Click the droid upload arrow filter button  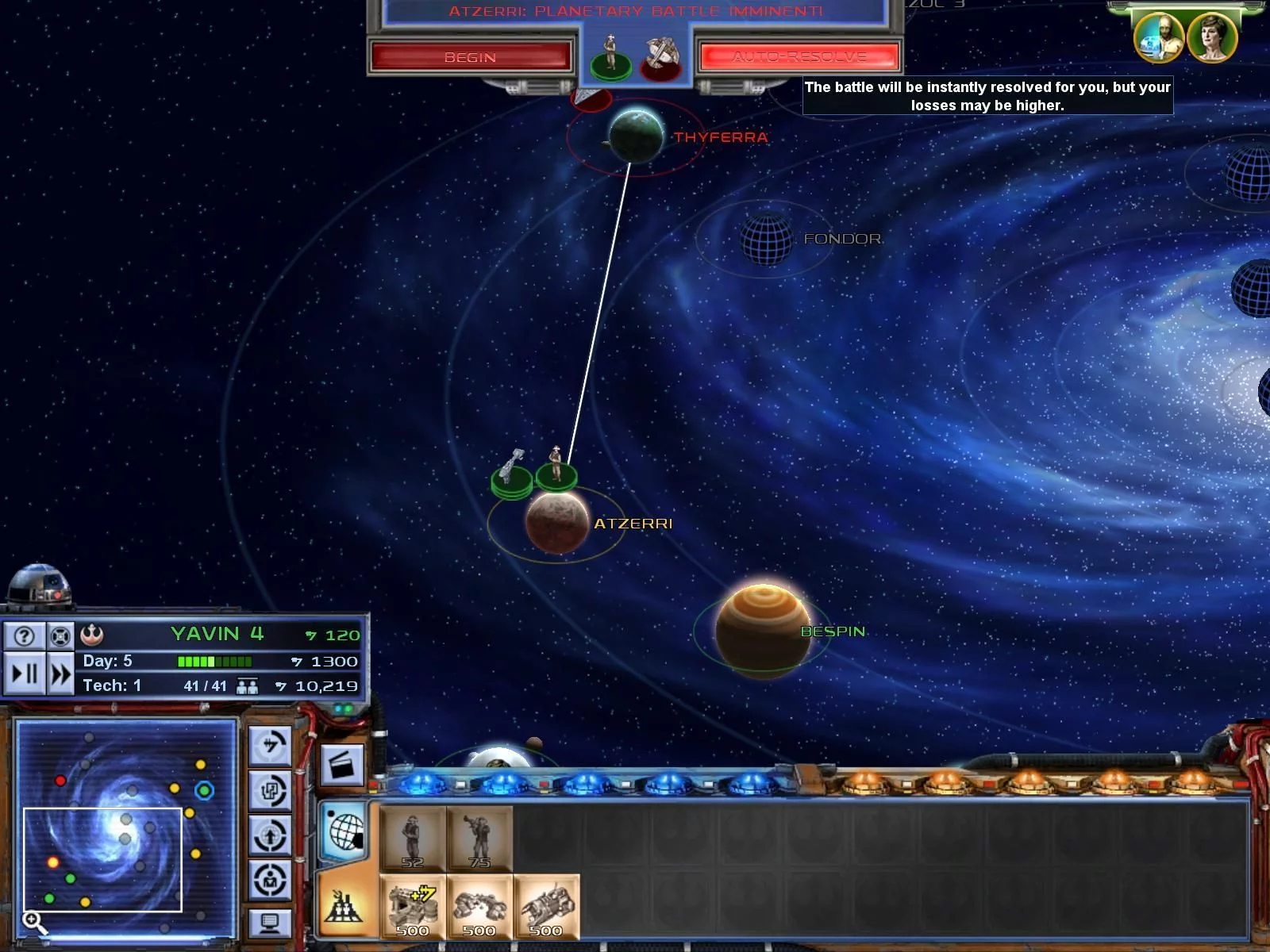270,835
